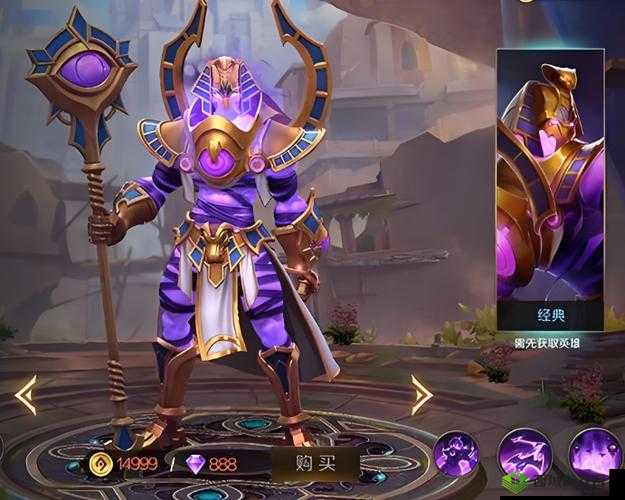This screenshot has width=625, height=500.
Task: View the third purple skill icon
Action: [594, 453]
